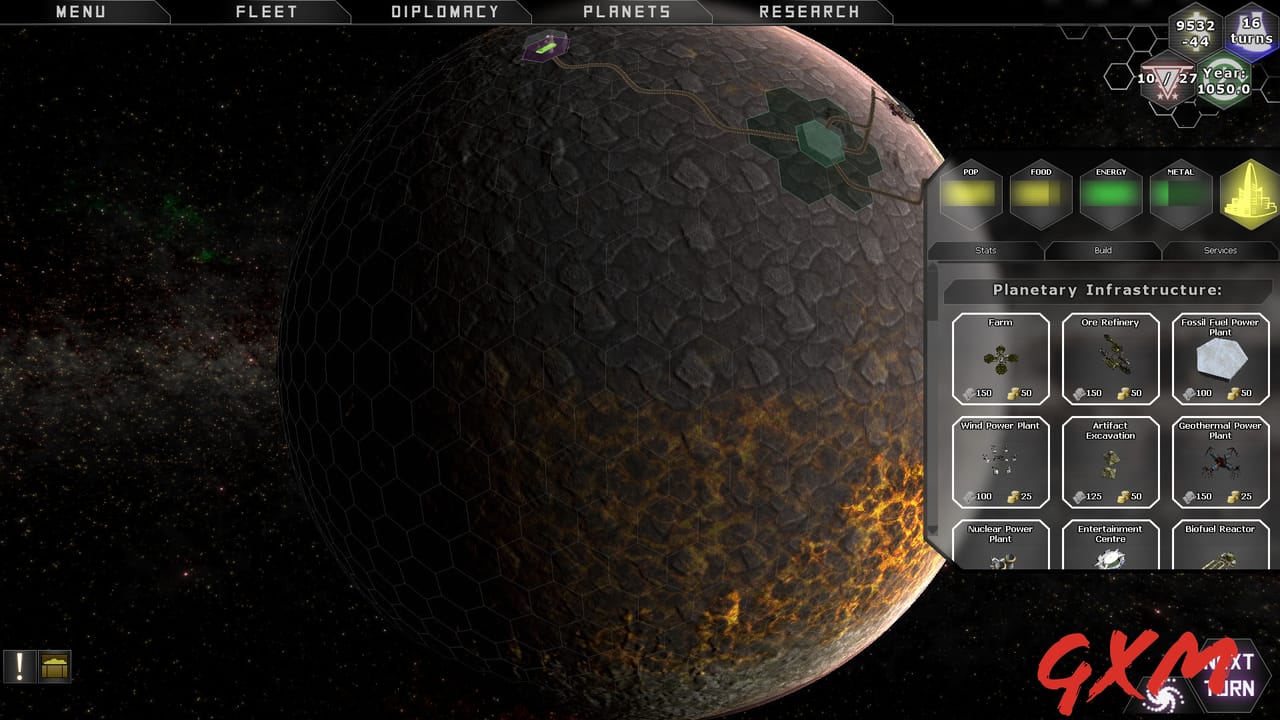Open the fleet capacity indicator 10/27
1280x720 pixels.
1168,80
